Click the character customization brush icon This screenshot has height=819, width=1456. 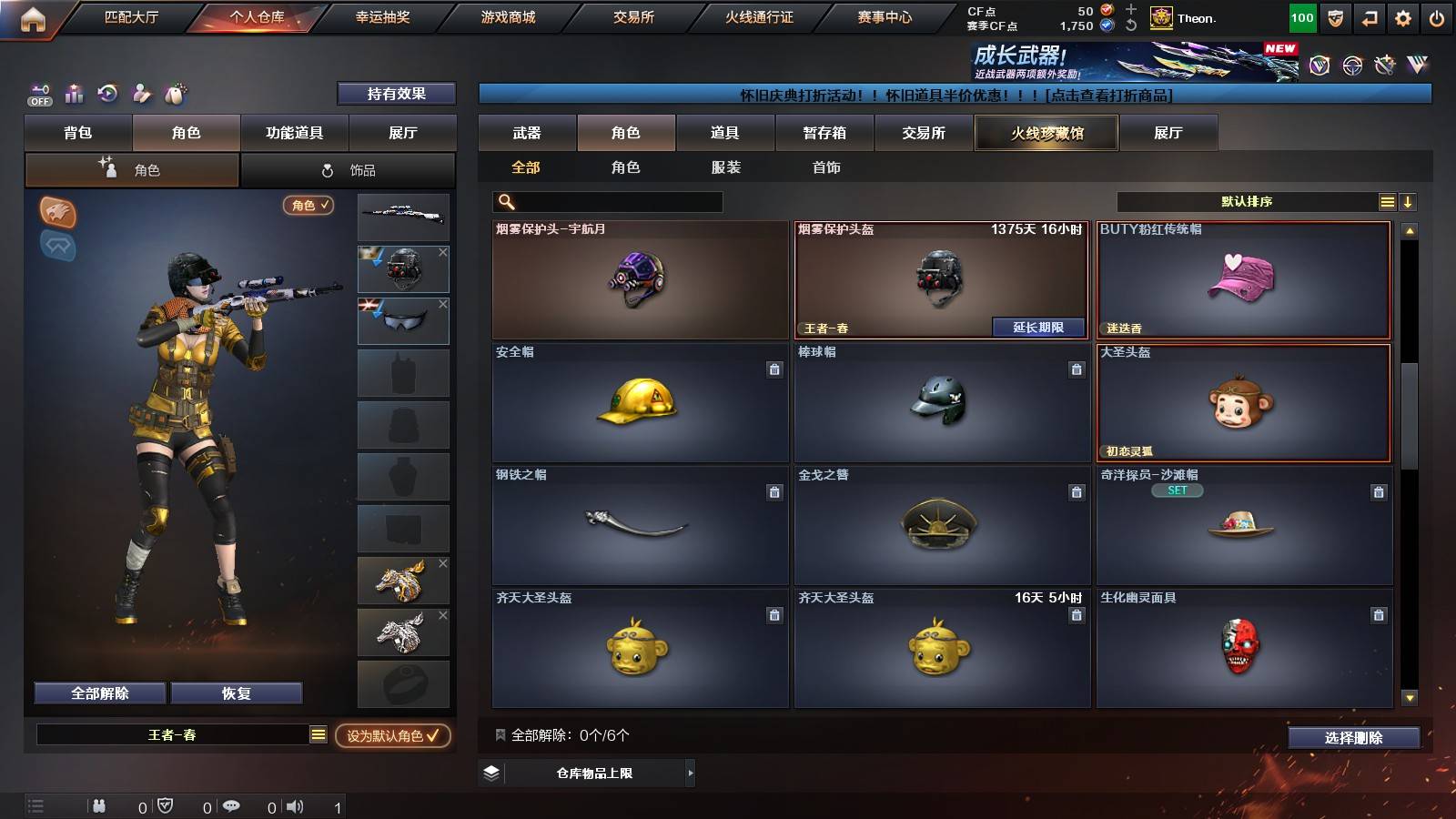click(x=142, y=93)
